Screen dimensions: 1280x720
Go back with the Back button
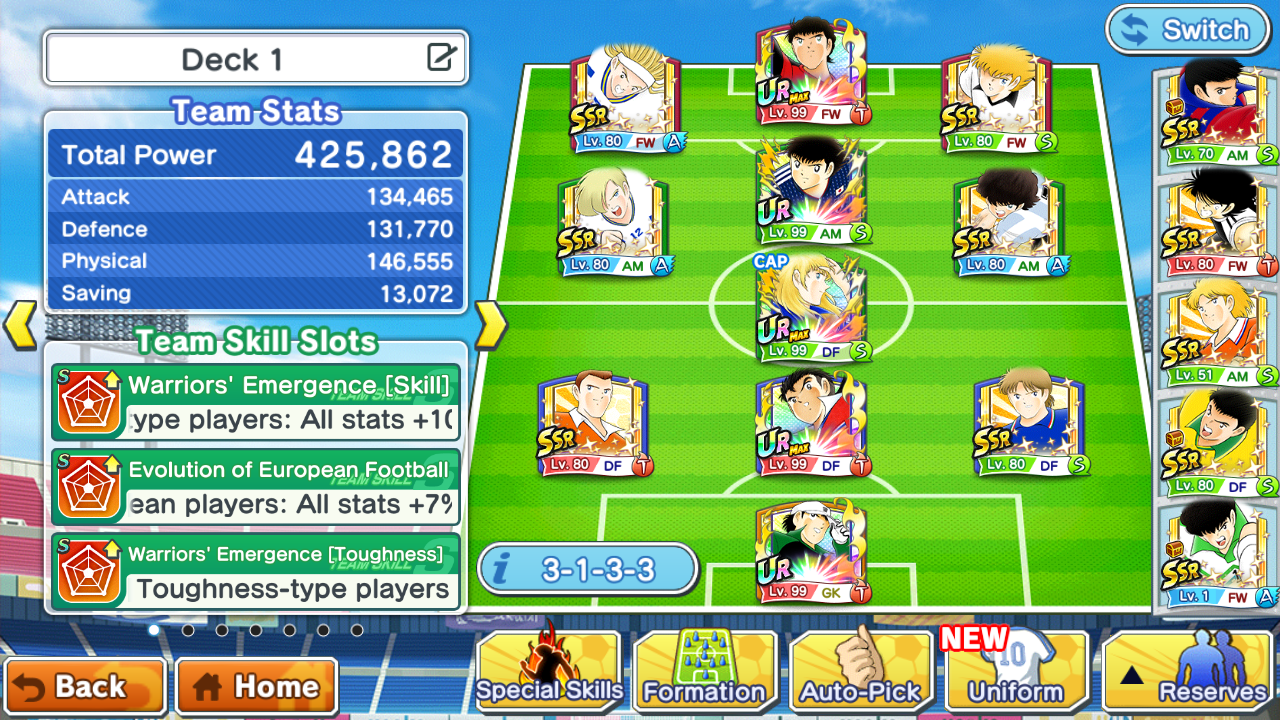click(84, 687)
